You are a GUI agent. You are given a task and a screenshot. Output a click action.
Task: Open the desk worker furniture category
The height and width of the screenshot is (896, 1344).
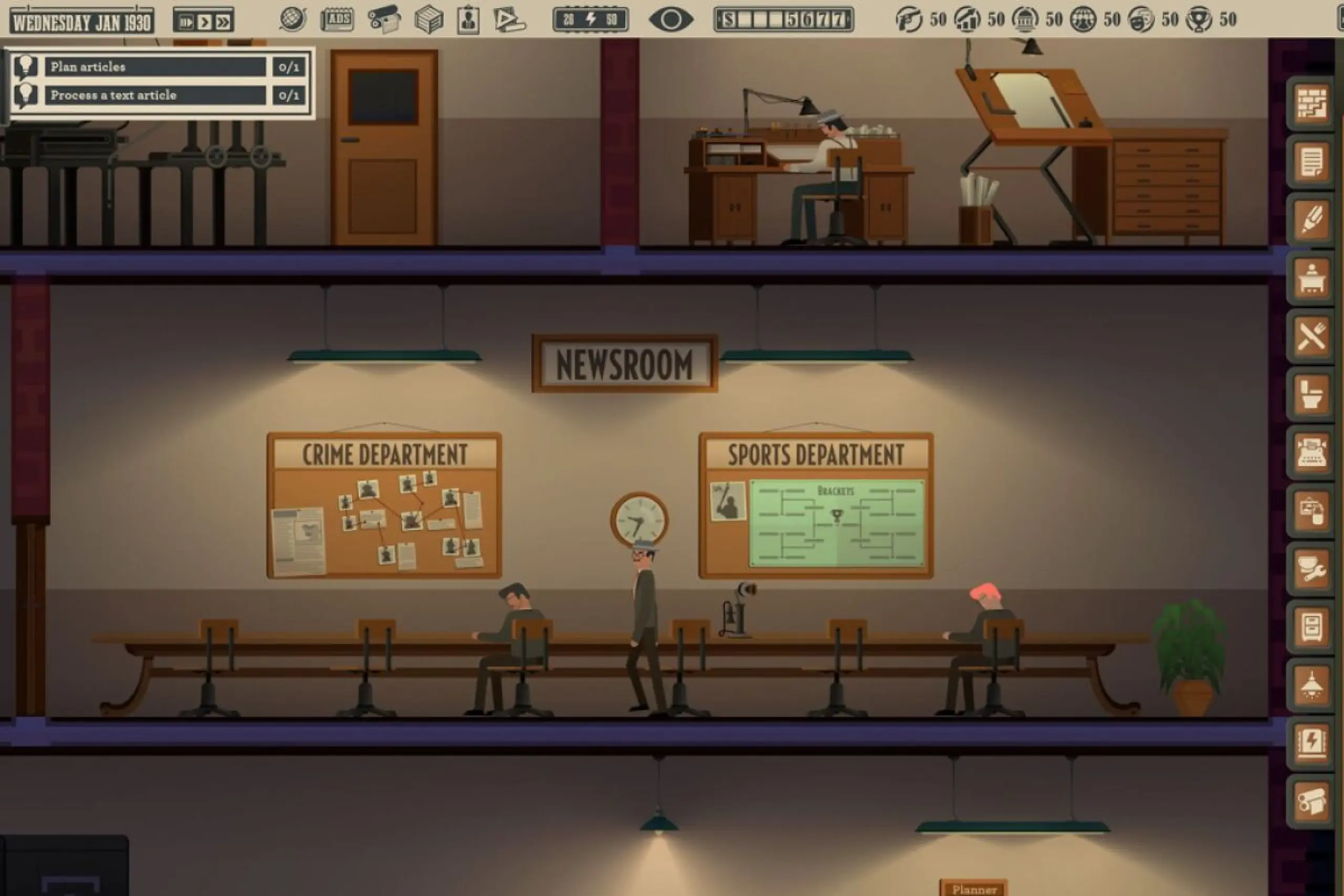tap(1311, 278)
